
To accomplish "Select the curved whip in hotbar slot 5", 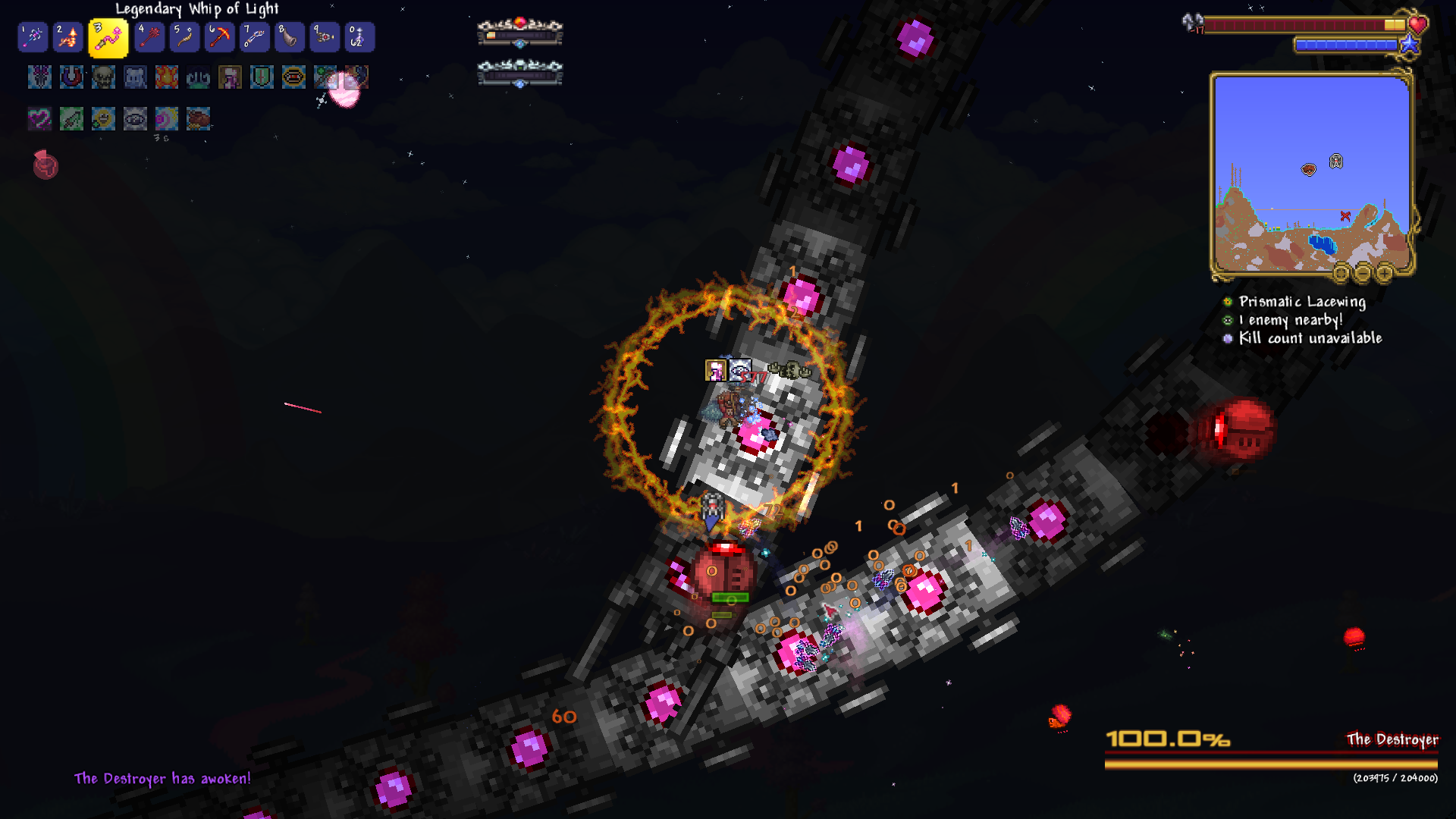I will 184,37.
